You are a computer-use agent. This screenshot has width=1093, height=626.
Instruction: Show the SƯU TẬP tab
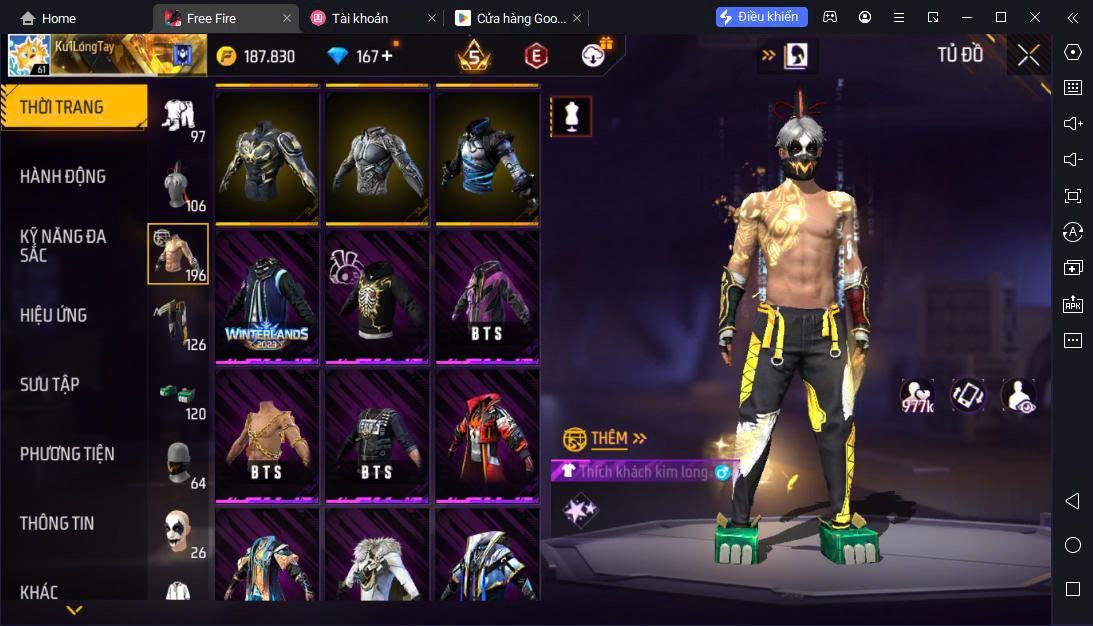[50, 384]
